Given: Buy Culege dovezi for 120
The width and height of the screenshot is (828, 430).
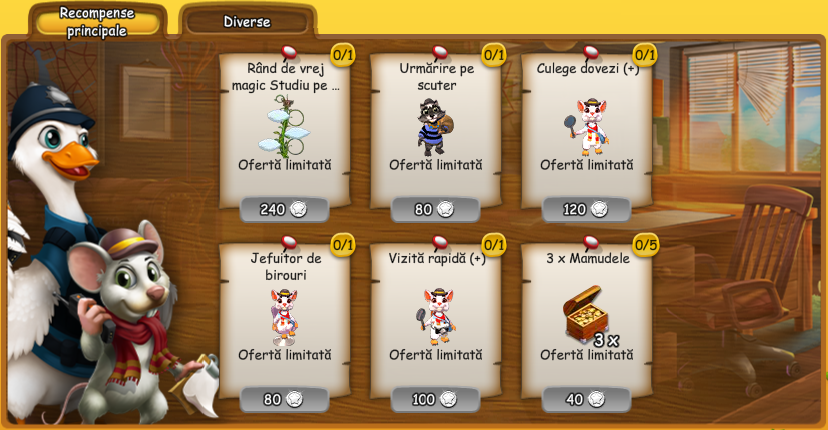Looking at the screenshot, I should (586, 209).
